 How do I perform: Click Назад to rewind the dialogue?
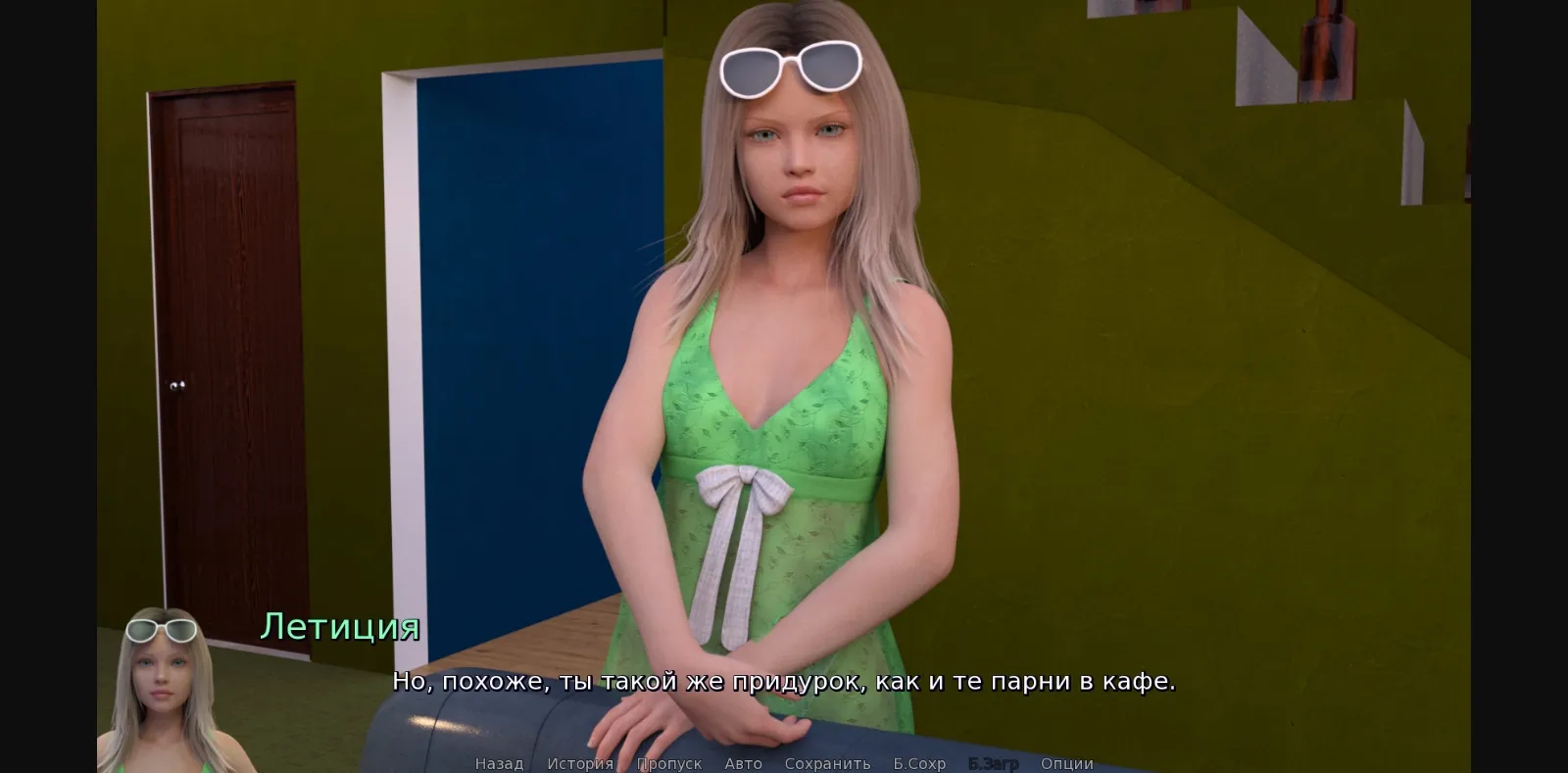(498, 763)
